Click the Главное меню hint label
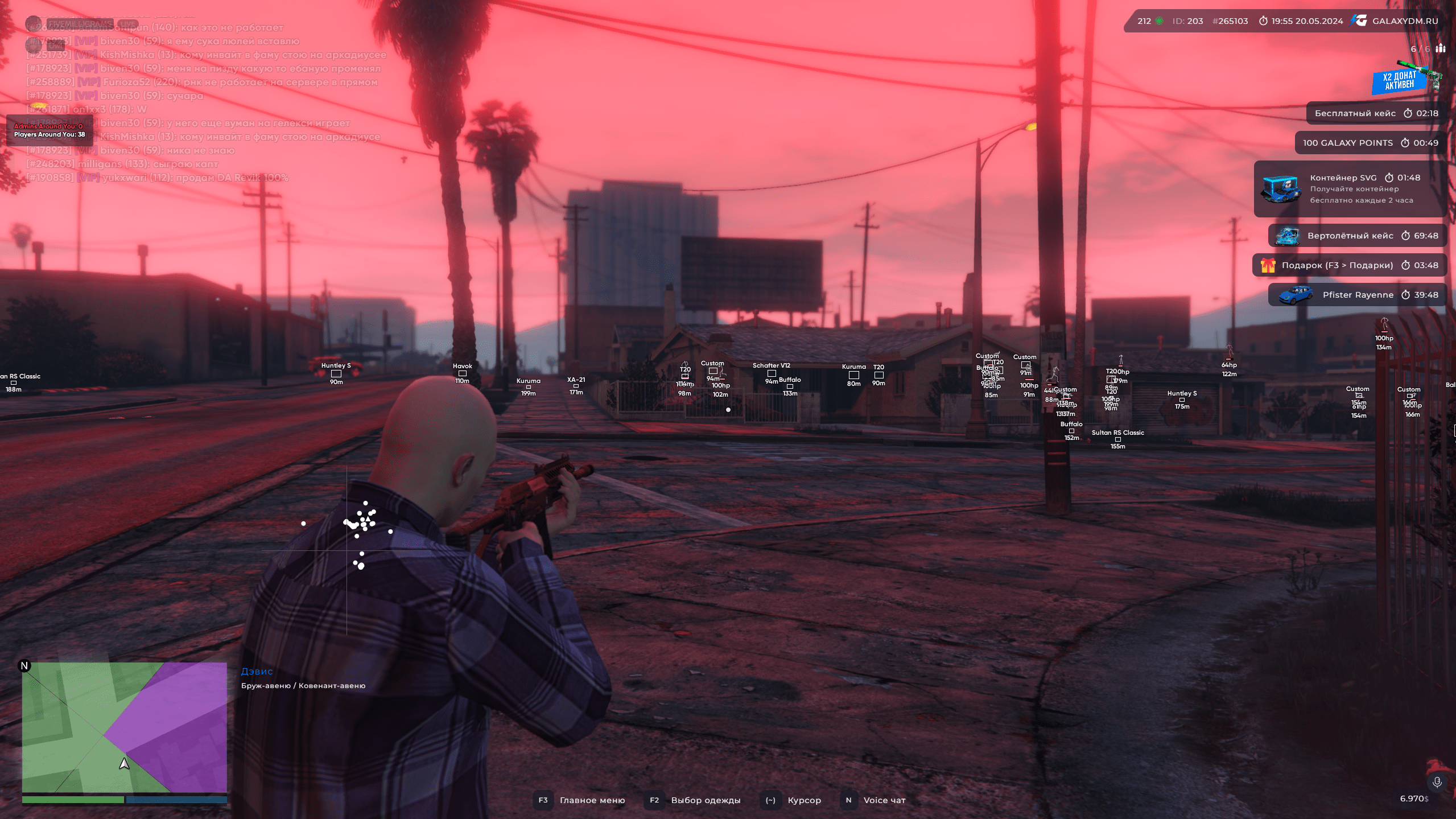Image resolution: width=1456 pixels, height=819 pixels. point(592,800)
